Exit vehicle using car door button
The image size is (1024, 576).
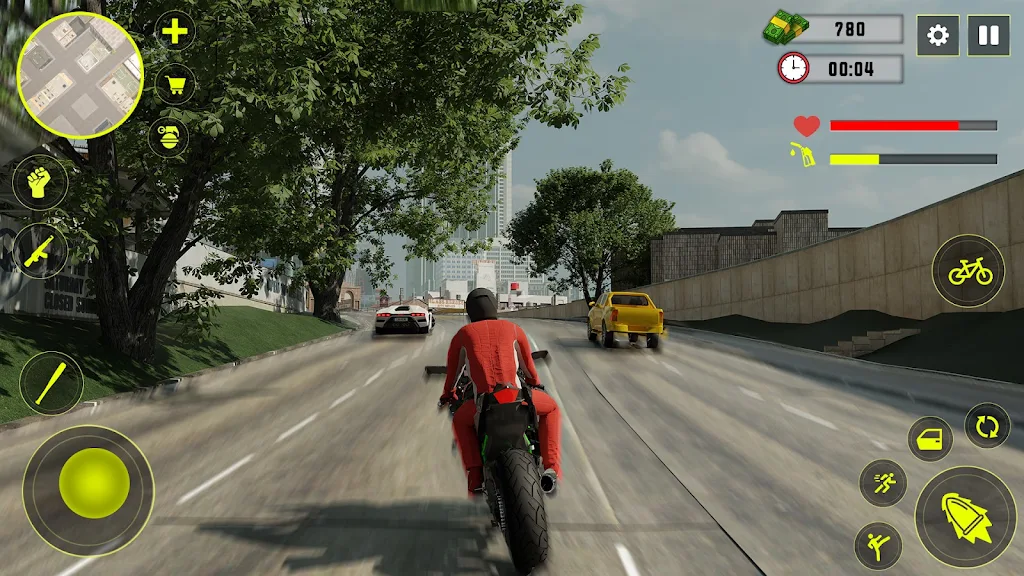coord(930,439)
